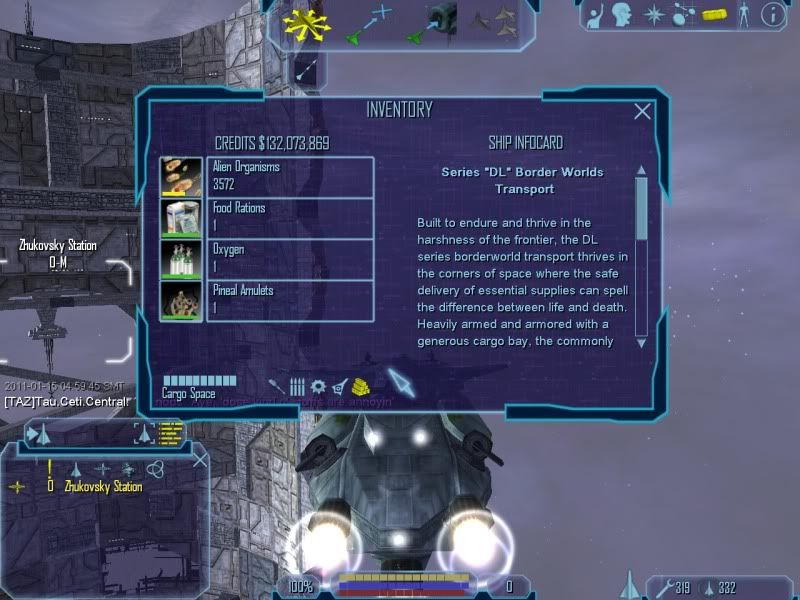Open the information 'i' panel
Image resolution: width=800 pixels, height=600 pixels.
[772, 14]
